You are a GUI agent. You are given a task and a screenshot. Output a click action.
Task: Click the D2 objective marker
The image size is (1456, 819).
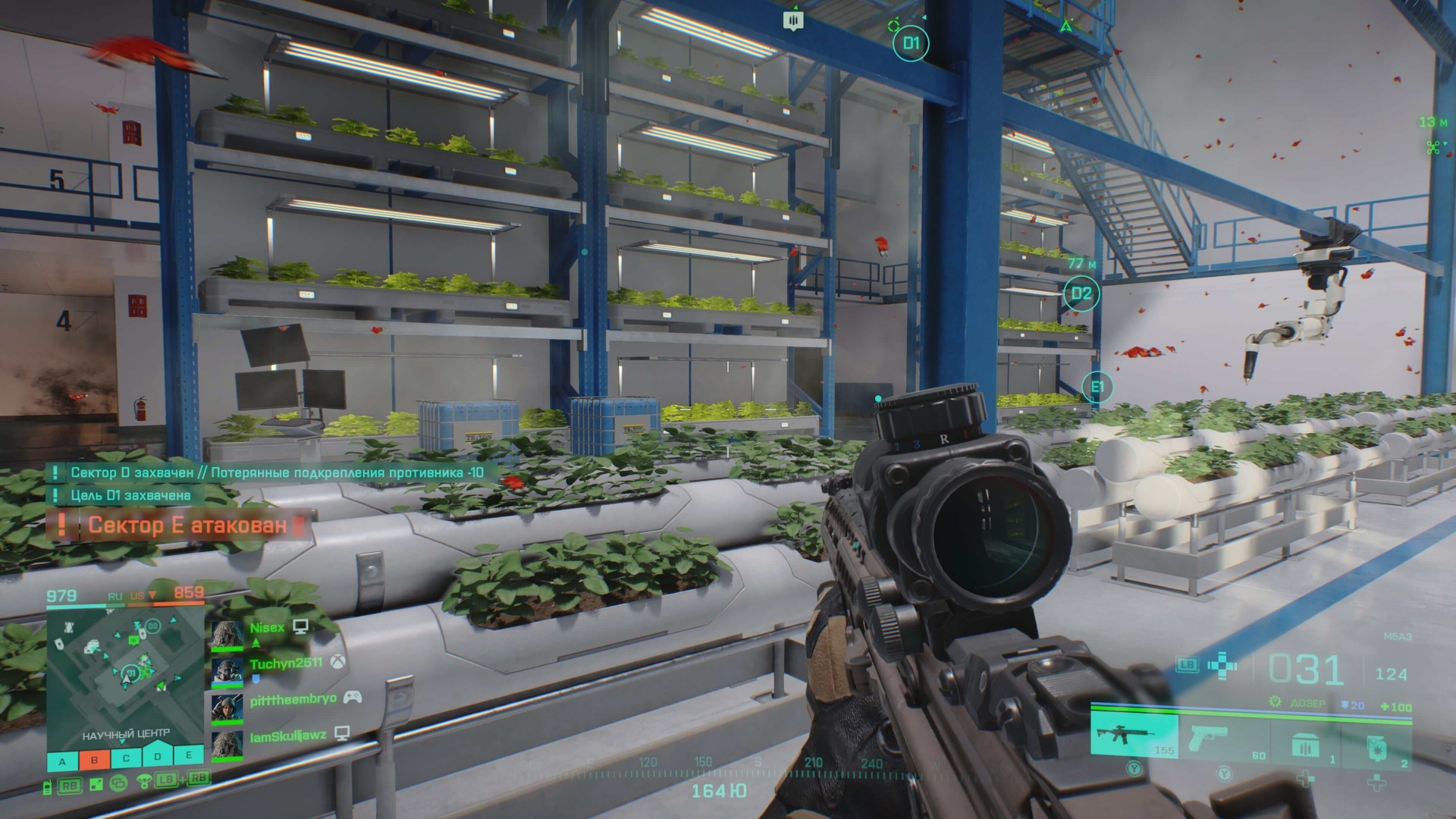pos(1081,293)
